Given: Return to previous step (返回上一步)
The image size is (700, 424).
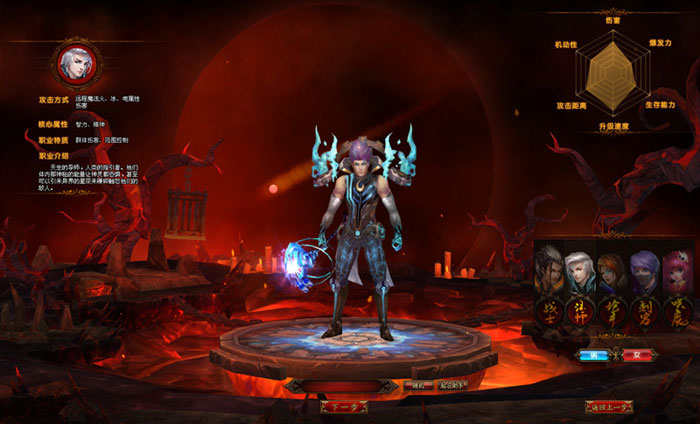Looking at the screenshot, I should [x=611, y=406].
